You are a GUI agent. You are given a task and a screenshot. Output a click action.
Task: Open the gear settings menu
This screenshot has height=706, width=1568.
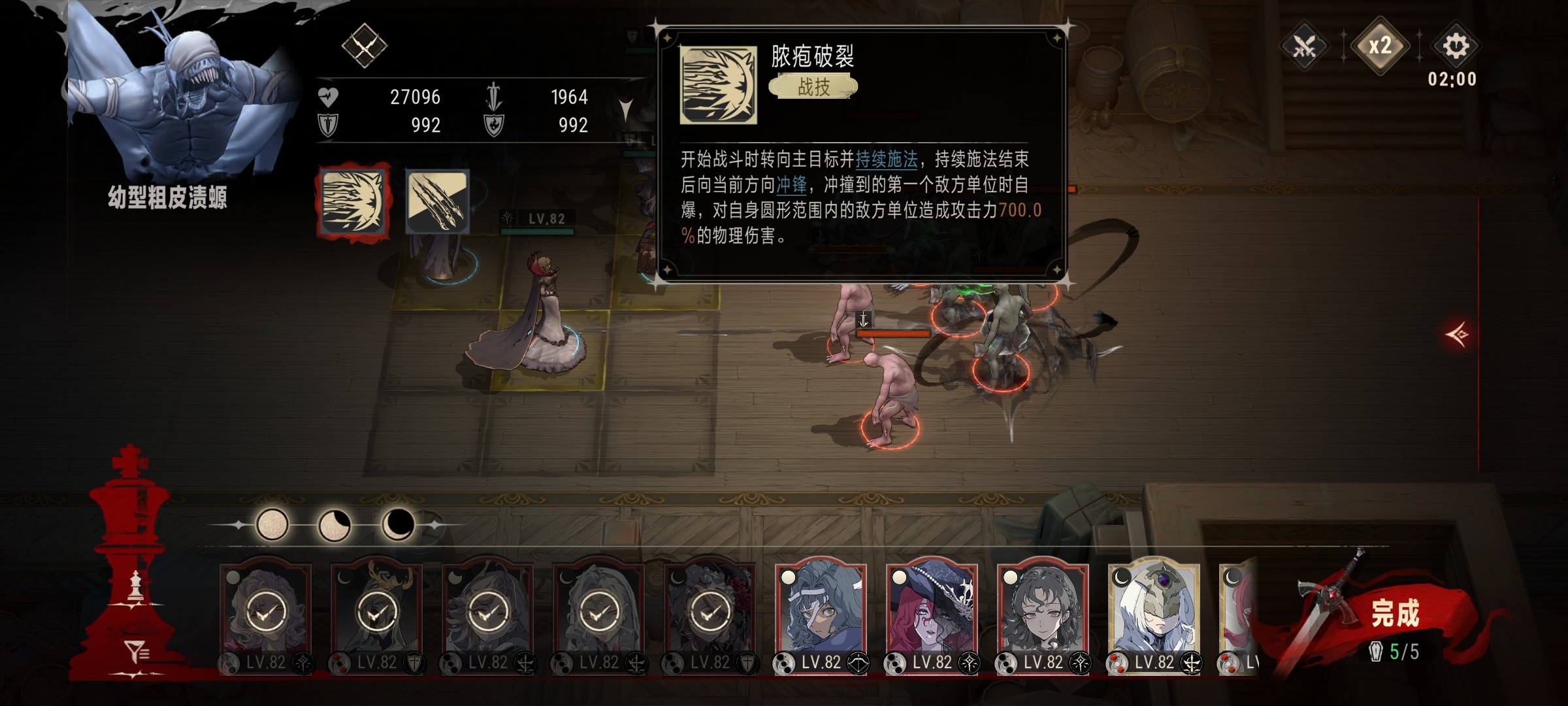(1455, 46)
